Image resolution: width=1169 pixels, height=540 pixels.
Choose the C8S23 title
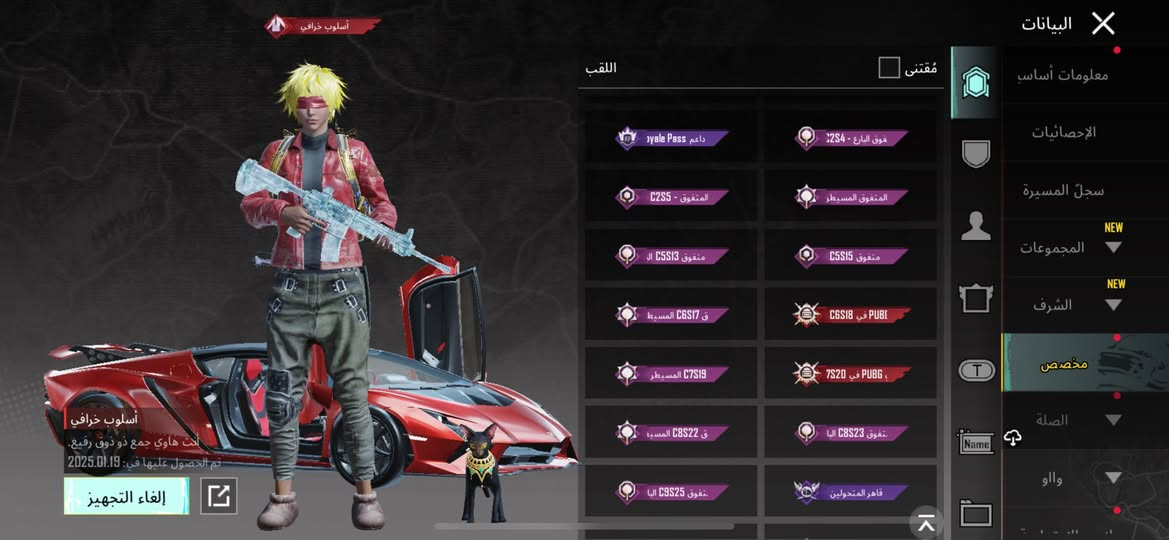(x=851, y=433)
